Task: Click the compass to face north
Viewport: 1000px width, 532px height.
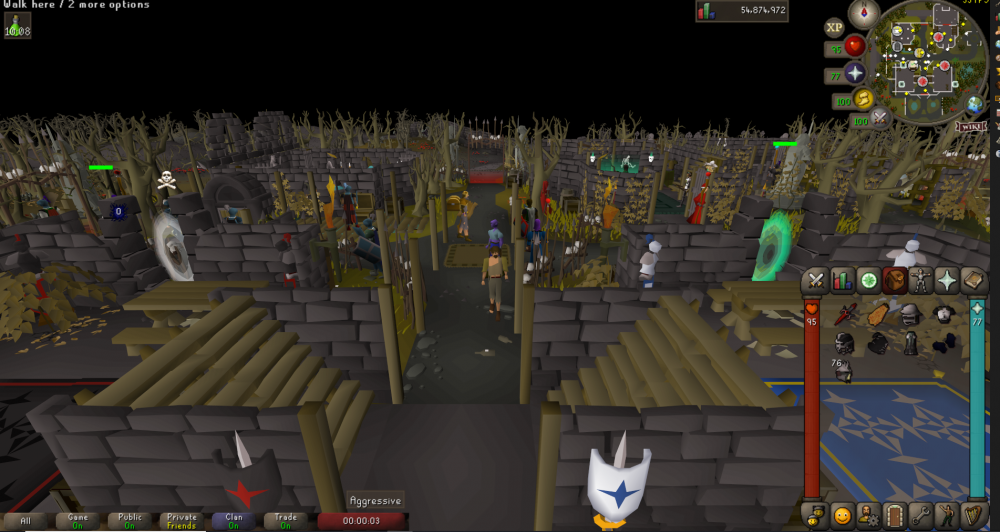Action: [863, 13]
